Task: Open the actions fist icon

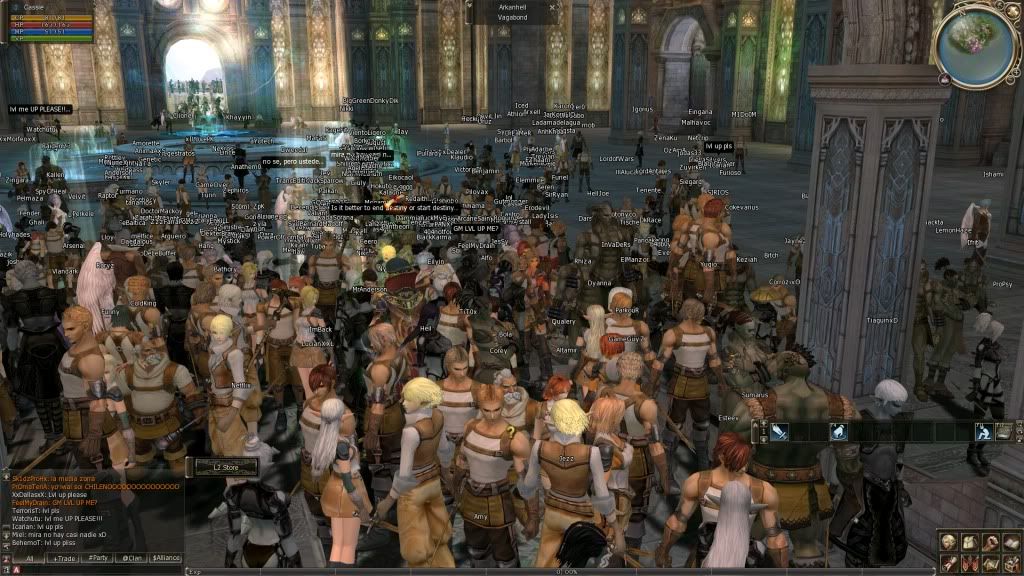Action: tap(990, 543)
